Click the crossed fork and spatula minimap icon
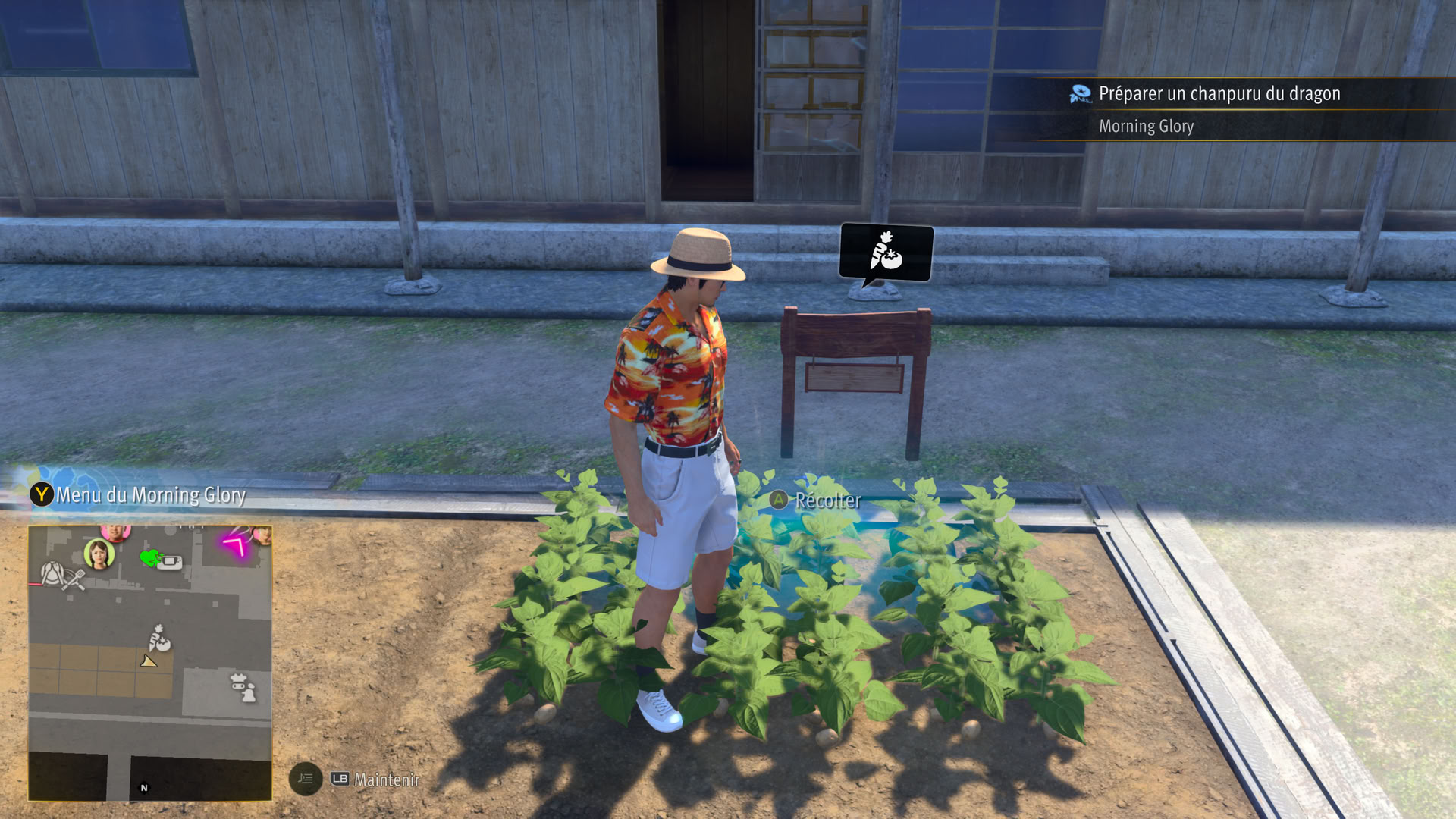Image resolution: width=1456 pixels, height=819 pixels. point(62,576)
